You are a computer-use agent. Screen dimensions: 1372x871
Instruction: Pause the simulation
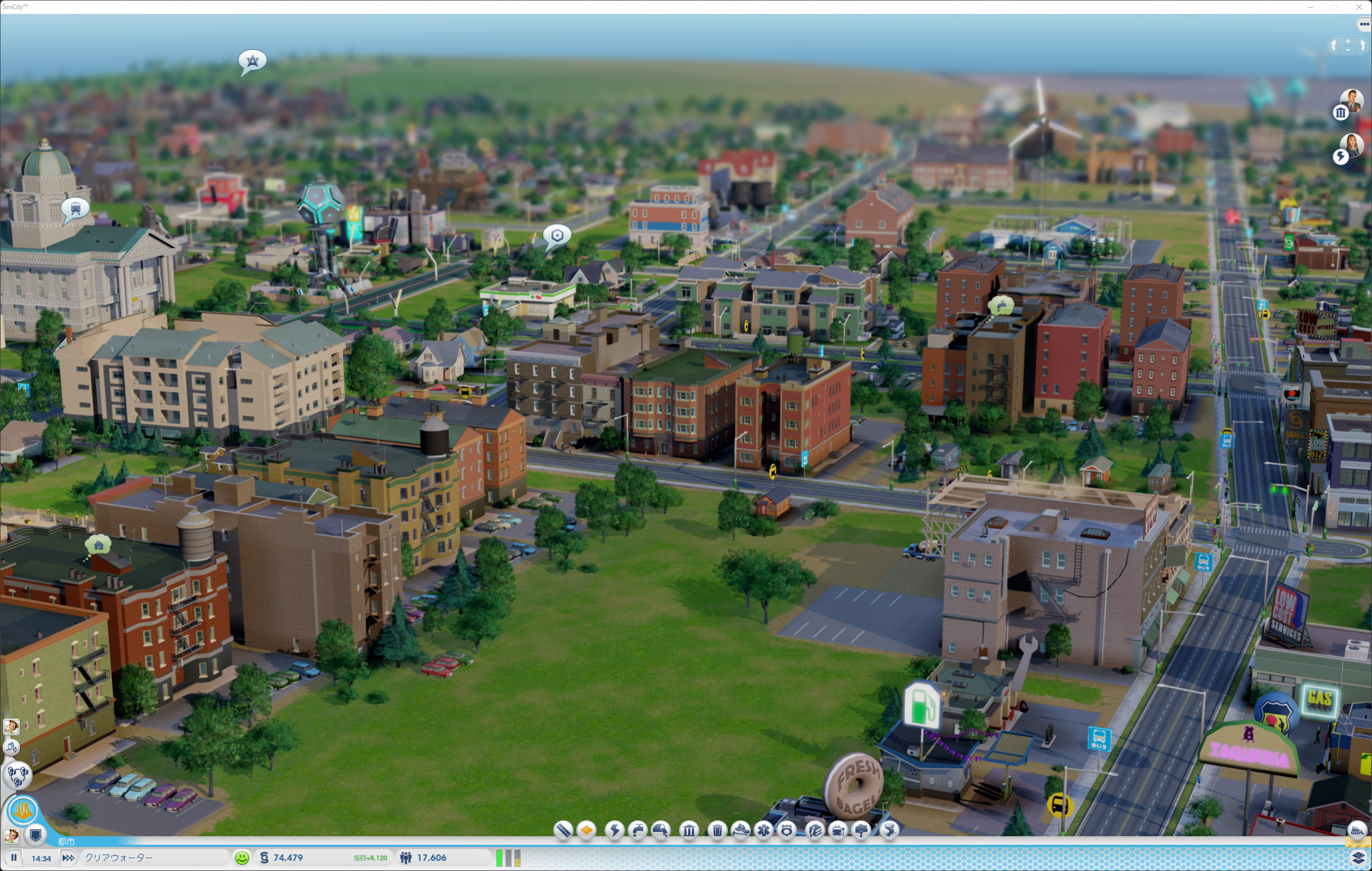(14, 857)
